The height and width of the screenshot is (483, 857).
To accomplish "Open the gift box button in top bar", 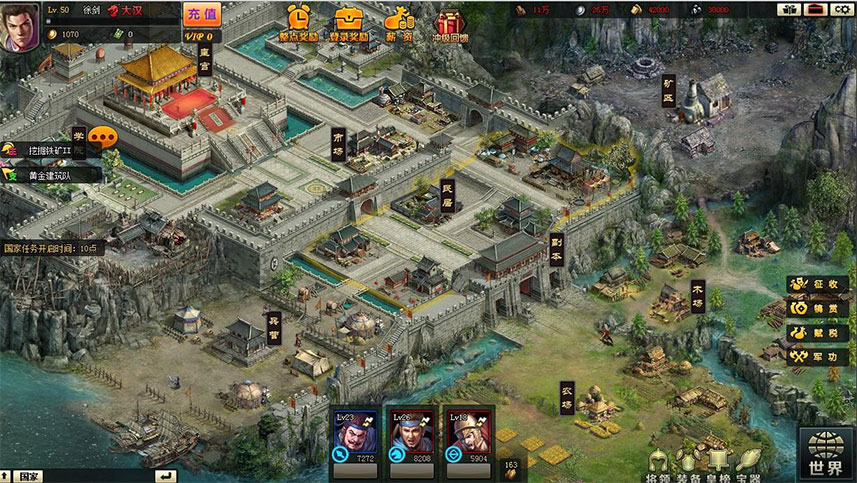I will tap(790, 9).
